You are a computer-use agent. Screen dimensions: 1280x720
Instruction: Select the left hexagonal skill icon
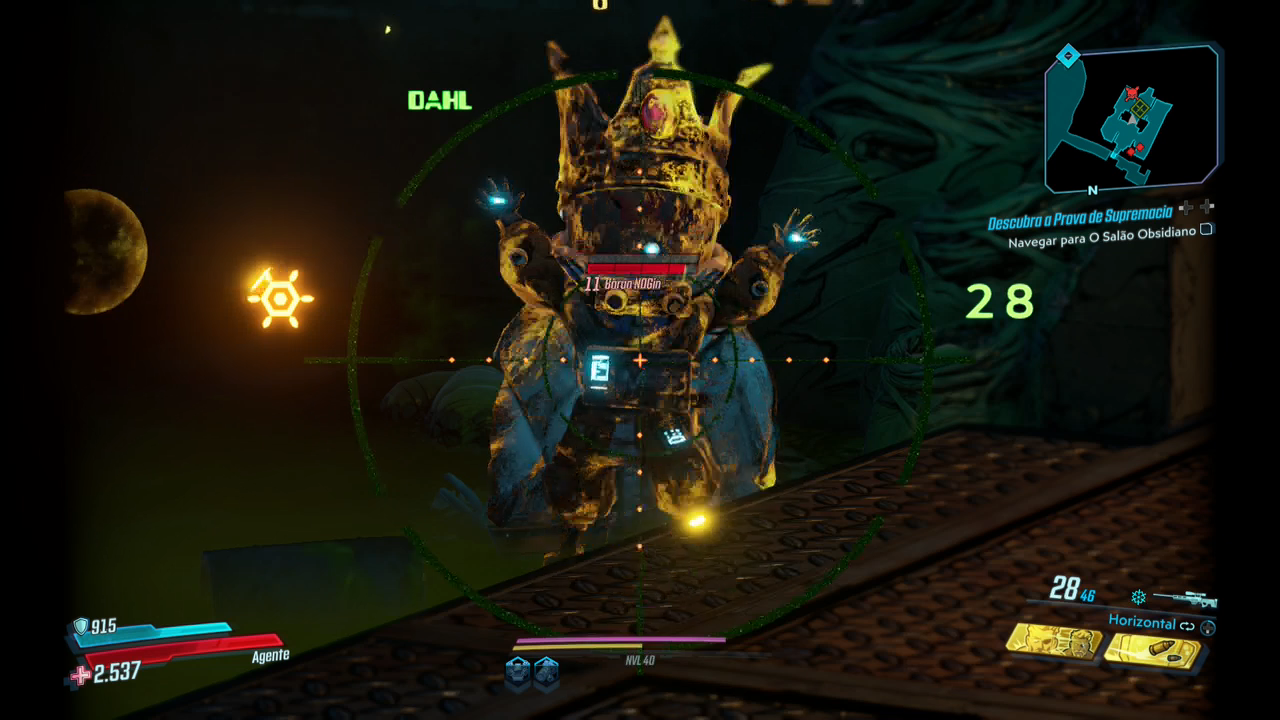click(x=517, y=669)
